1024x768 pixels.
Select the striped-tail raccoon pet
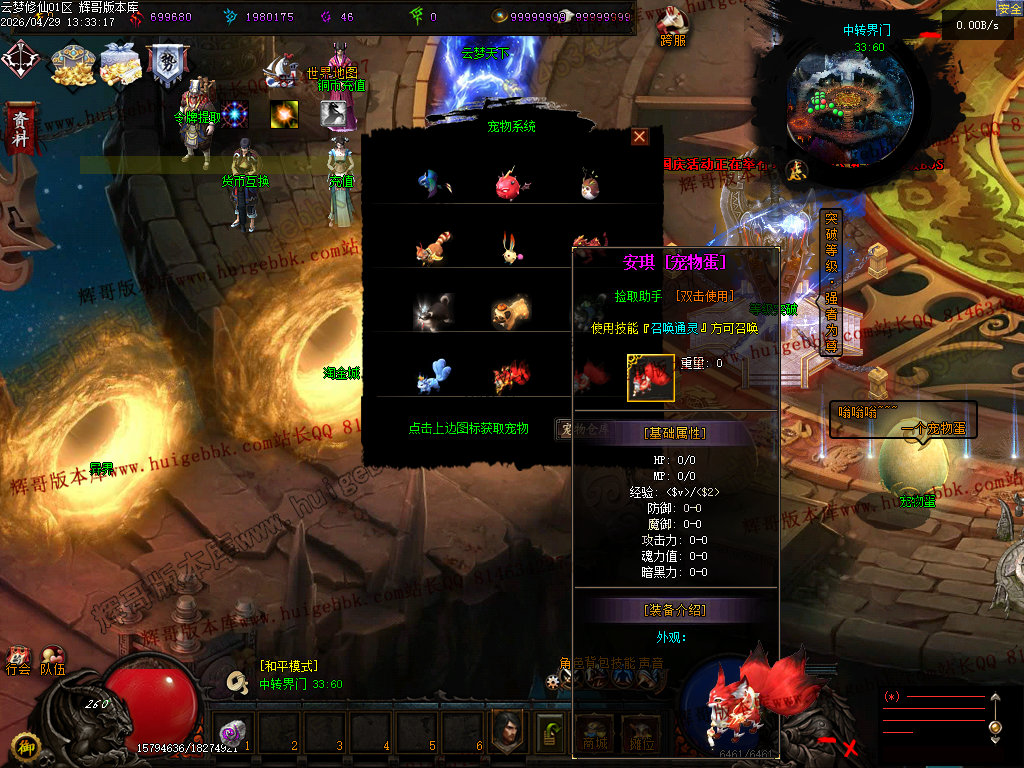(434, 248)
